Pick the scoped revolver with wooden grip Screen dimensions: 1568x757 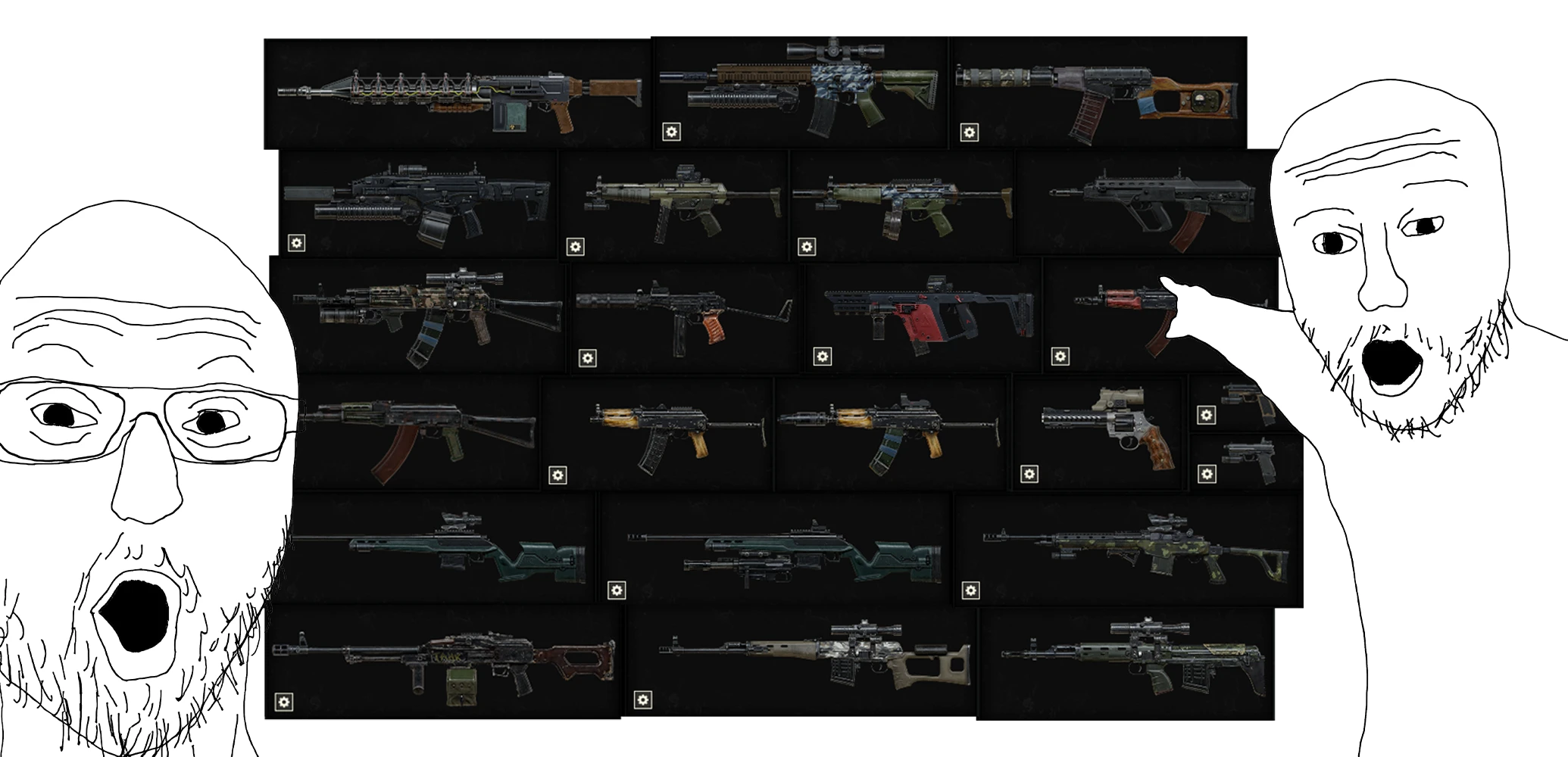1100,431
